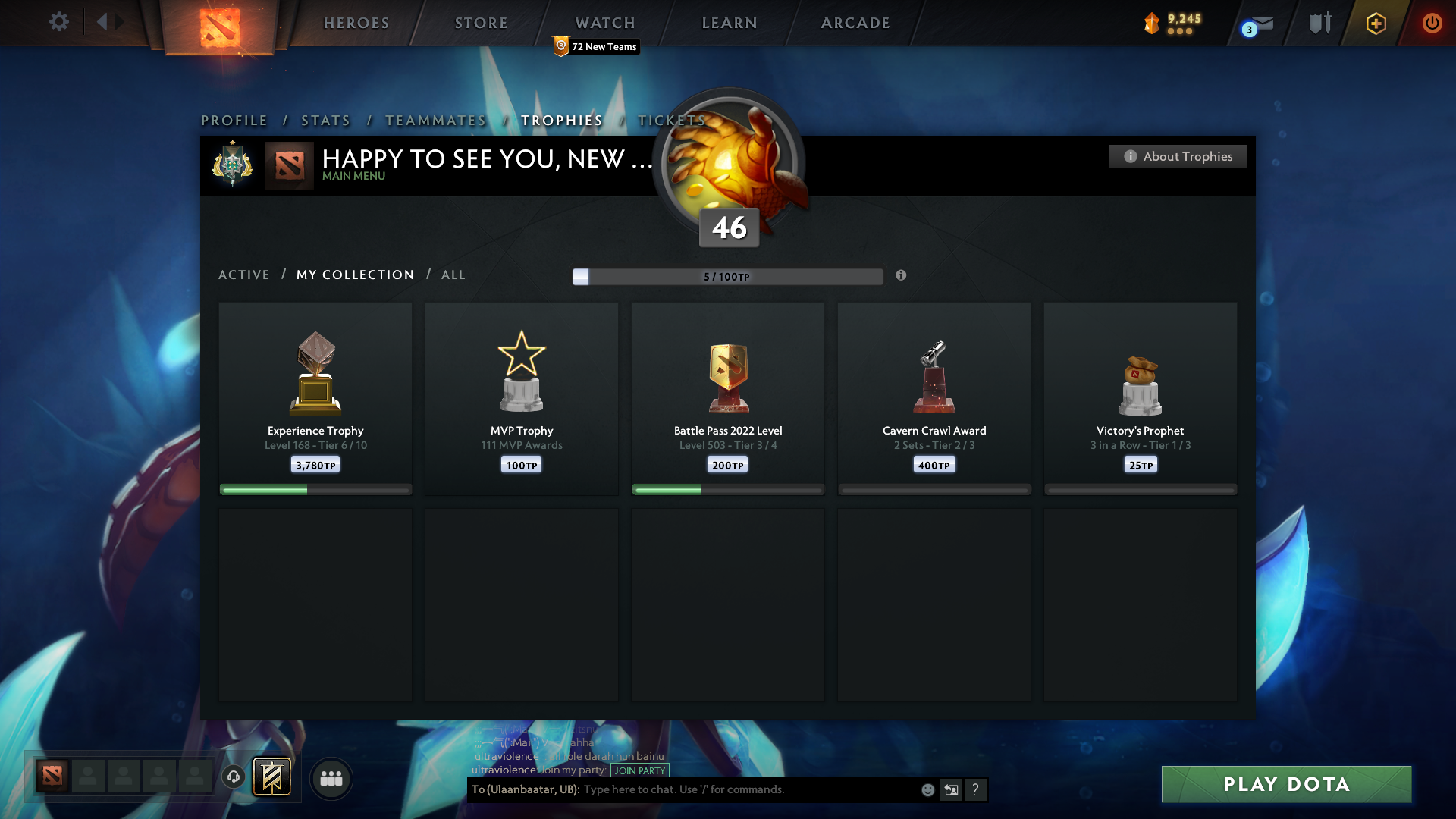1456x819 pixels.
Task: Open About Trophies
Action: [1178, 156]
